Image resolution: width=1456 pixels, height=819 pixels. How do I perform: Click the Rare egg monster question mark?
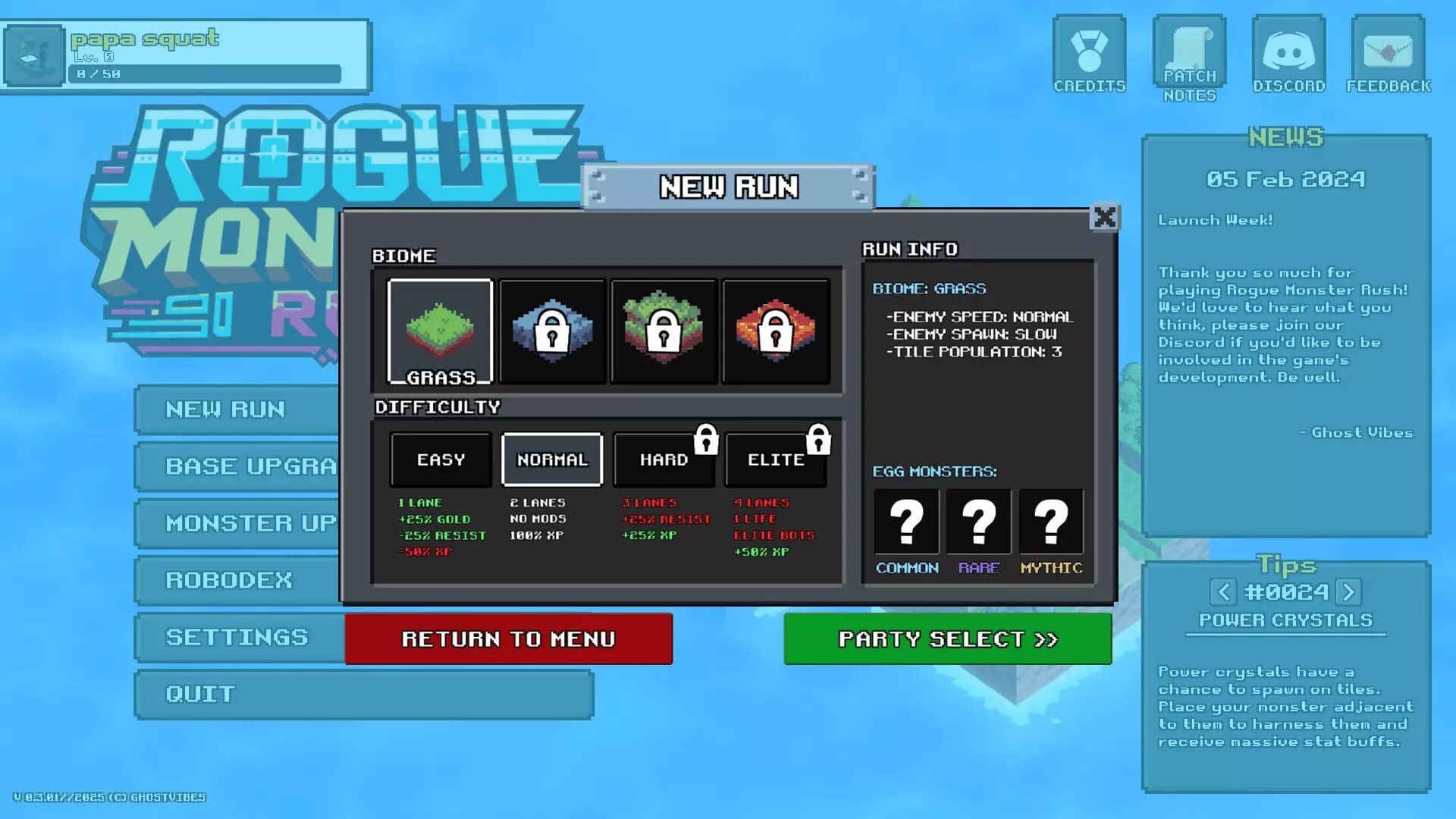point(979,521)
